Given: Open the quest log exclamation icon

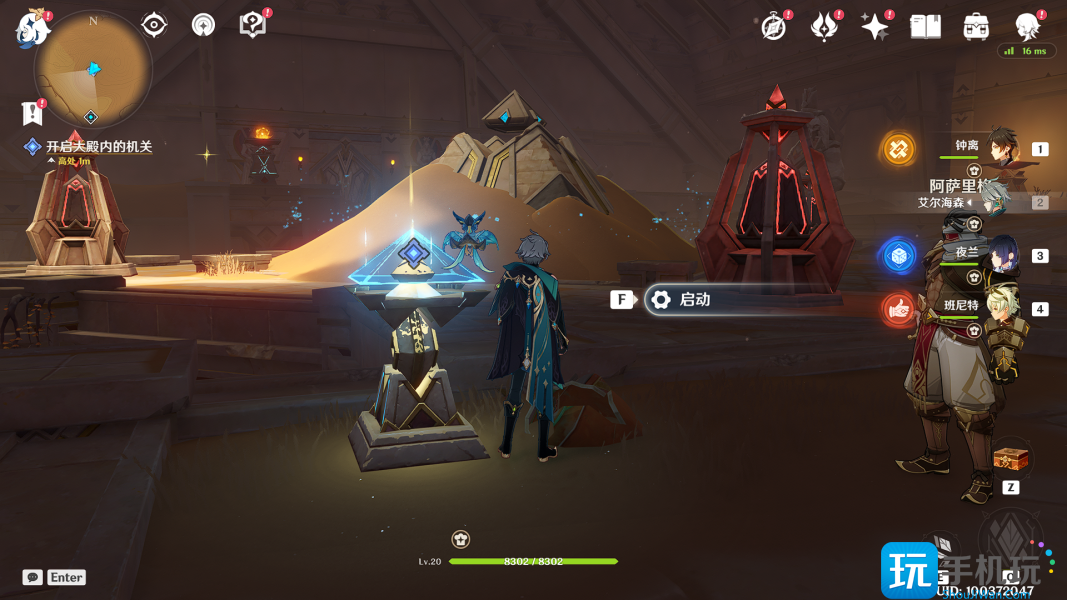Looking at the screenshot, I should (x=33, y=112).
